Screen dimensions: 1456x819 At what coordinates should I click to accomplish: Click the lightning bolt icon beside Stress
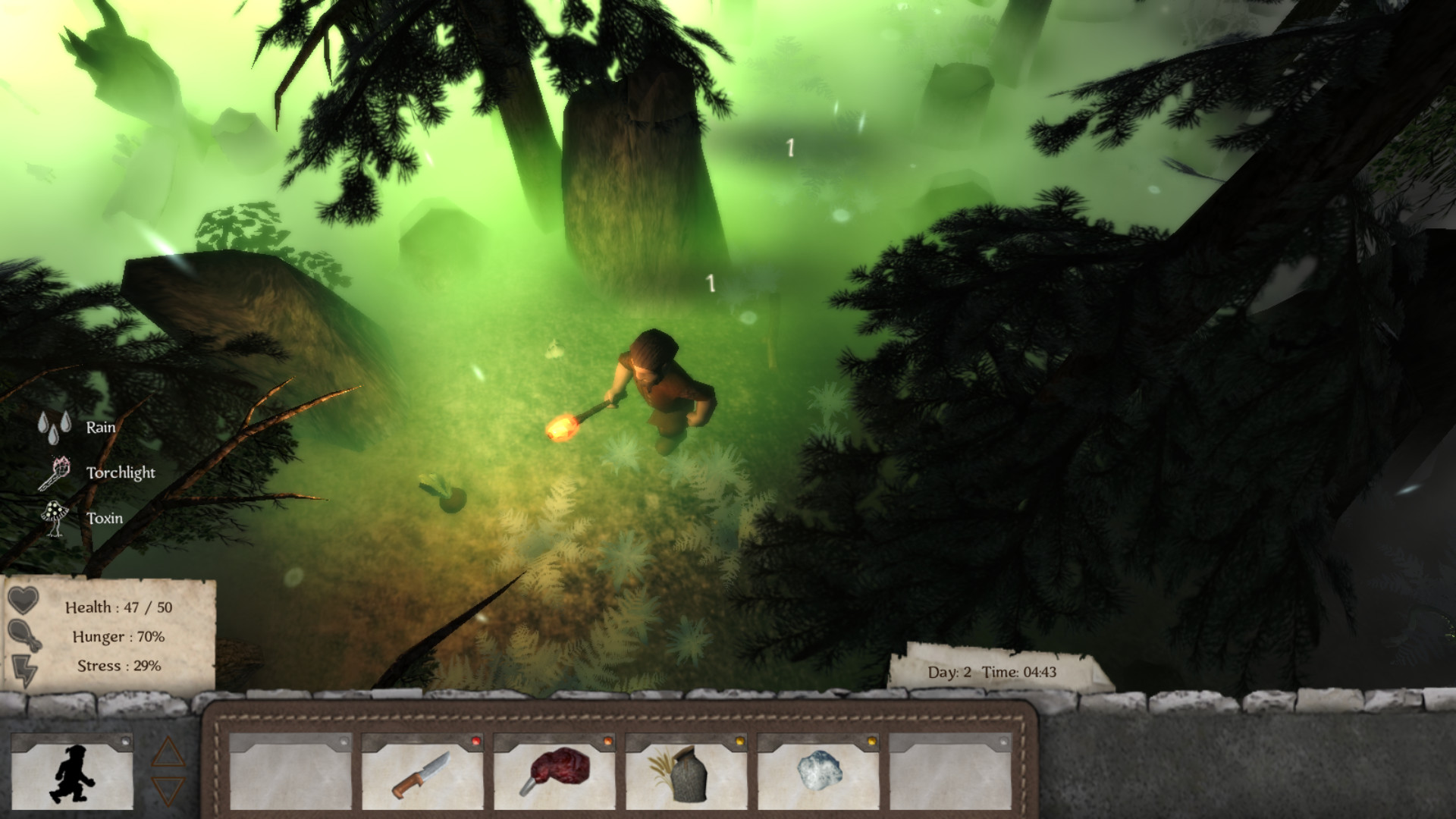tap(25, 670)
